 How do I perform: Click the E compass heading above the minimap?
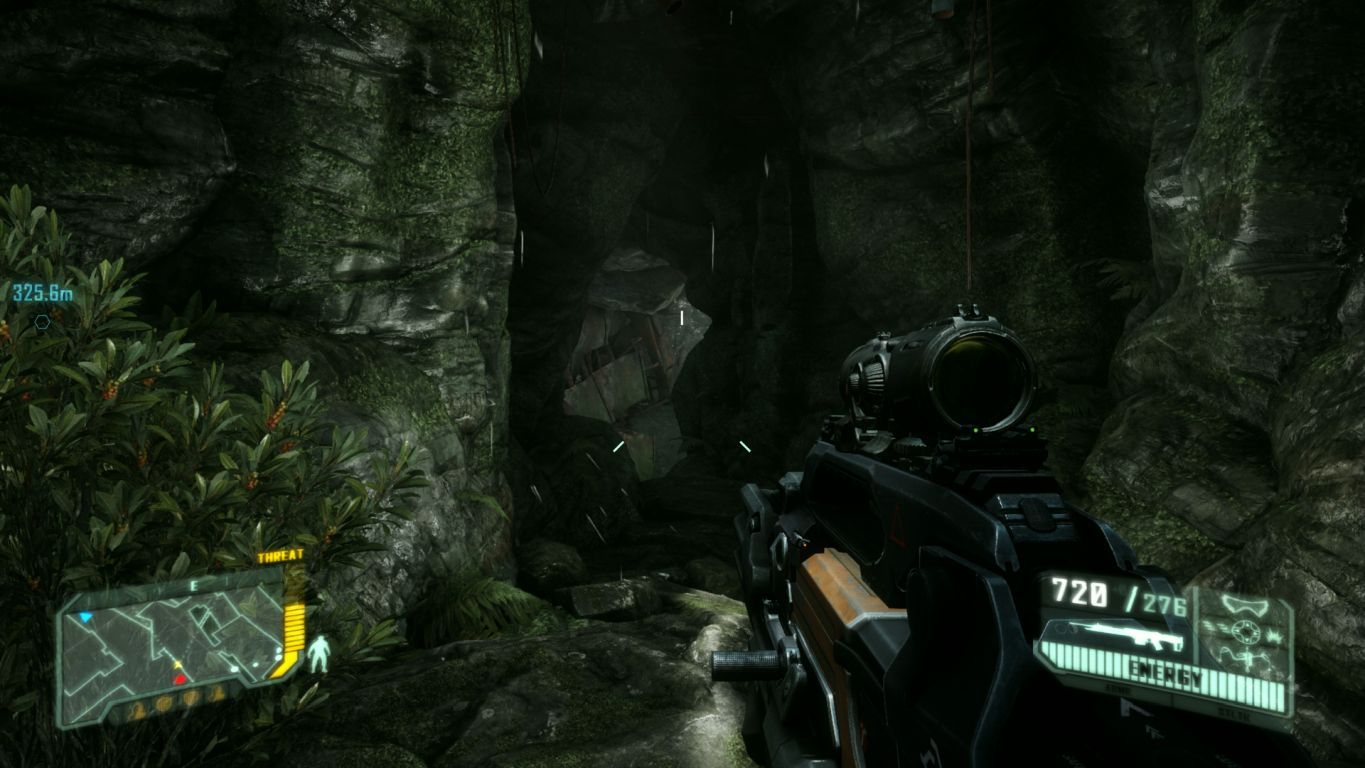coord(194,584)
